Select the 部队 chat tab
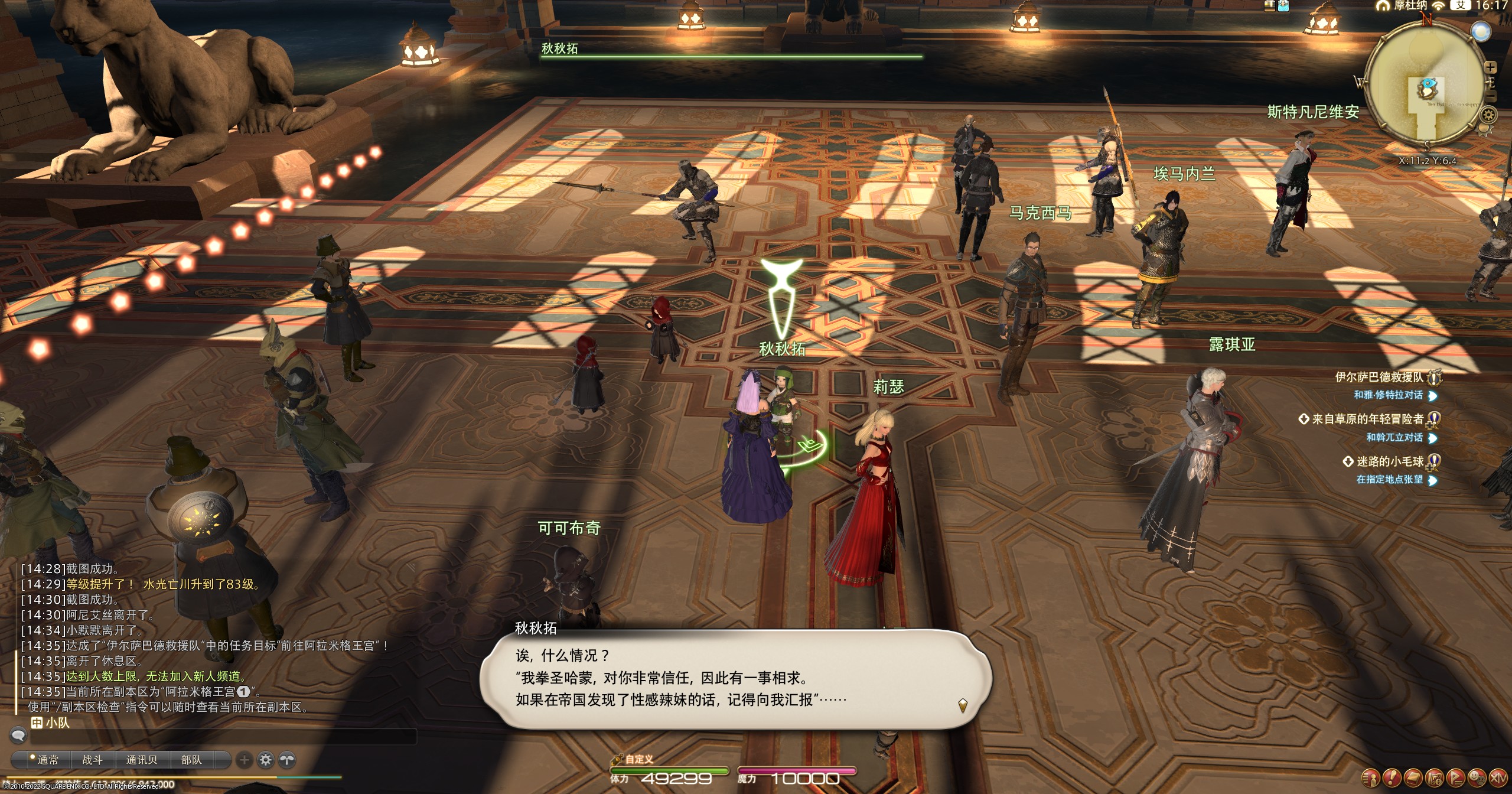 click(191, 760)
